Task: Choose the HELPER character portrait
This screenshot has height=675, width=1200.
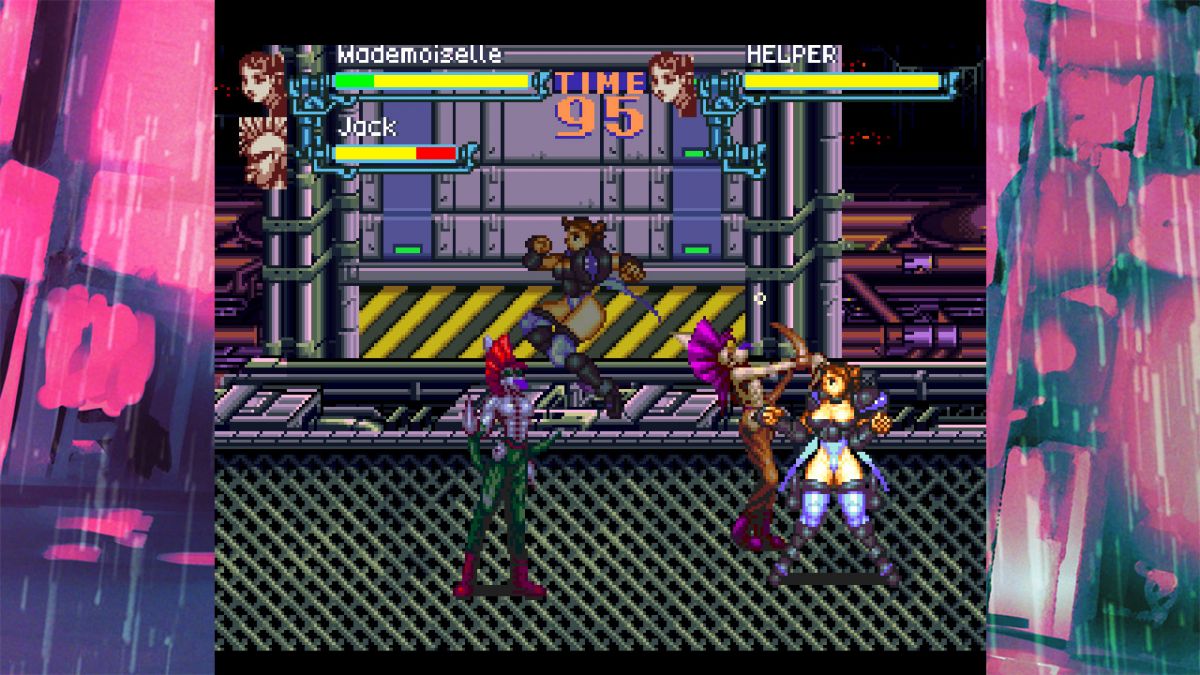Action: (x=671, y=82)
